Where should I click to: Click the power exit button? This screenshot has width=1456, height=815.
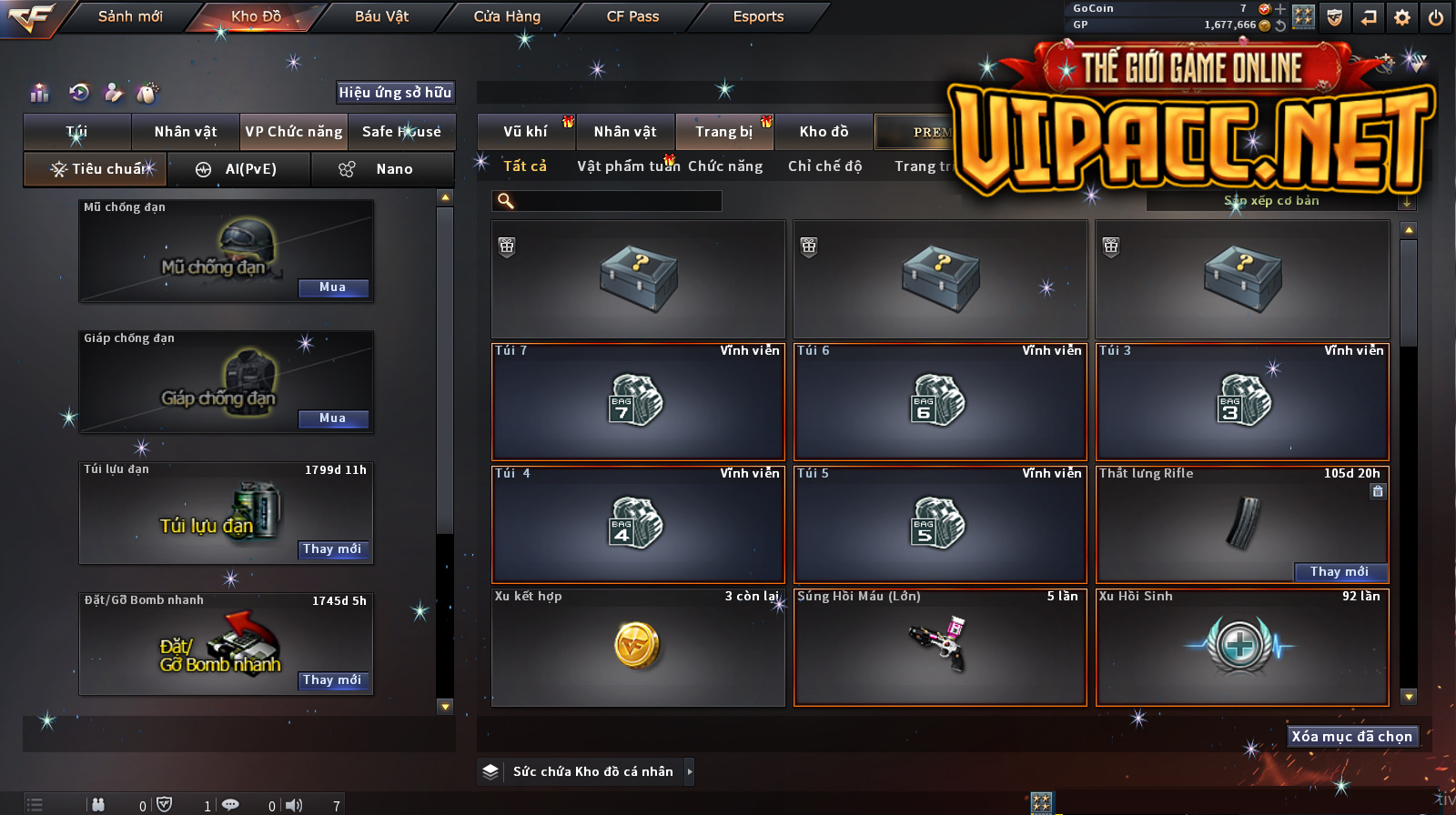pyautogui.click(x=1436, y=17)
